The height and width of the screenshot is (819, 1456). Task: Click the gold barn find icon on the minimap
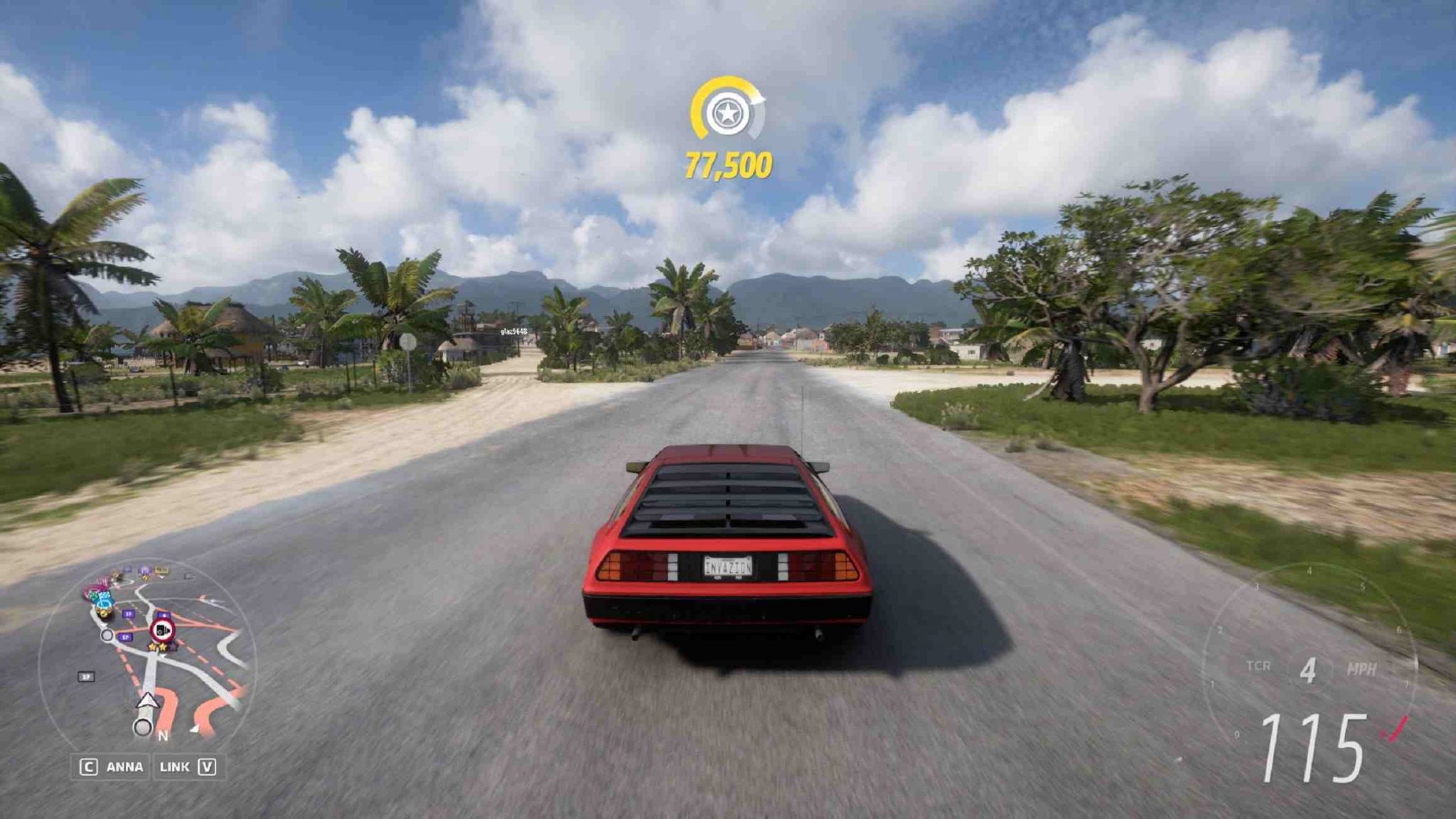click(103, 613)
